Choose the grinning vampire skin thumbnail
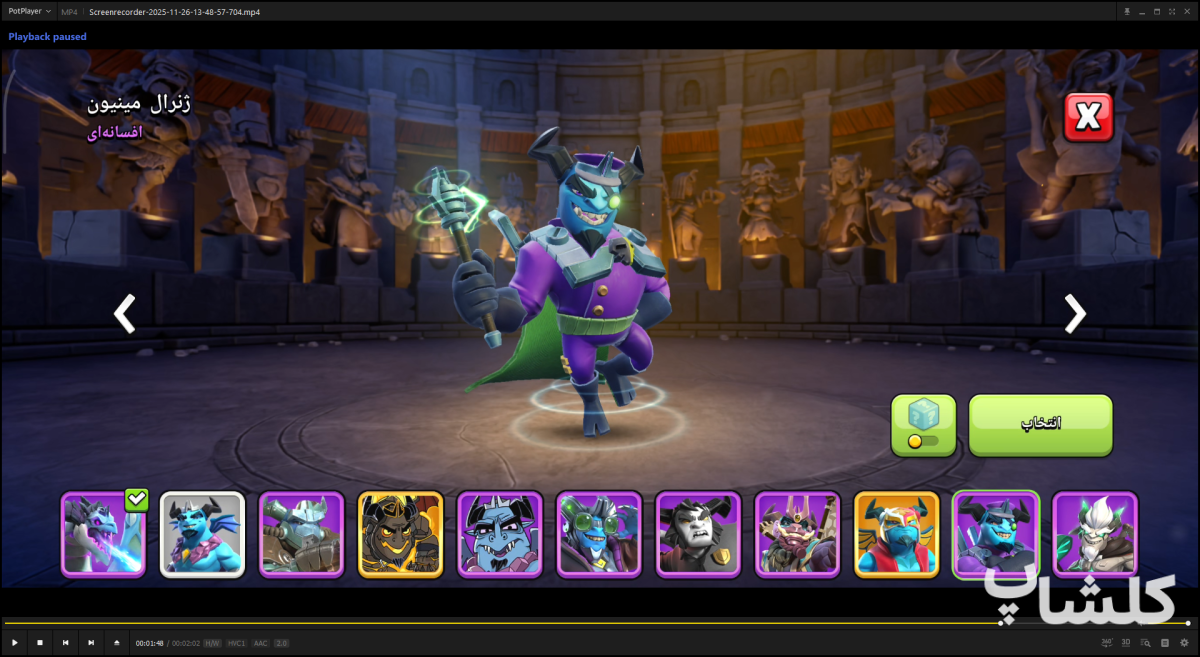Screen dimensions: 1200x657 point(500,535)
